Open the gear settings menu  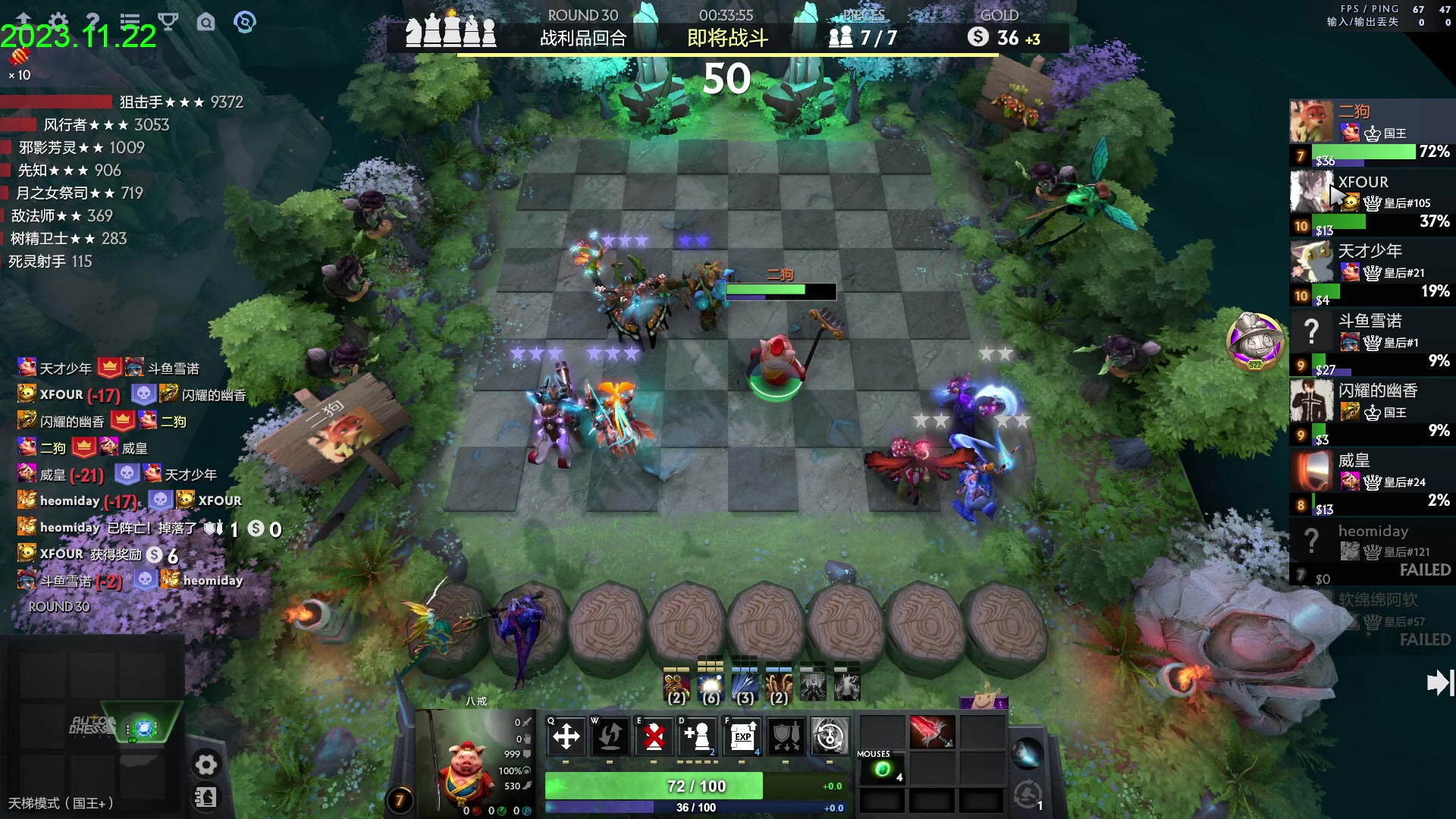58,21
